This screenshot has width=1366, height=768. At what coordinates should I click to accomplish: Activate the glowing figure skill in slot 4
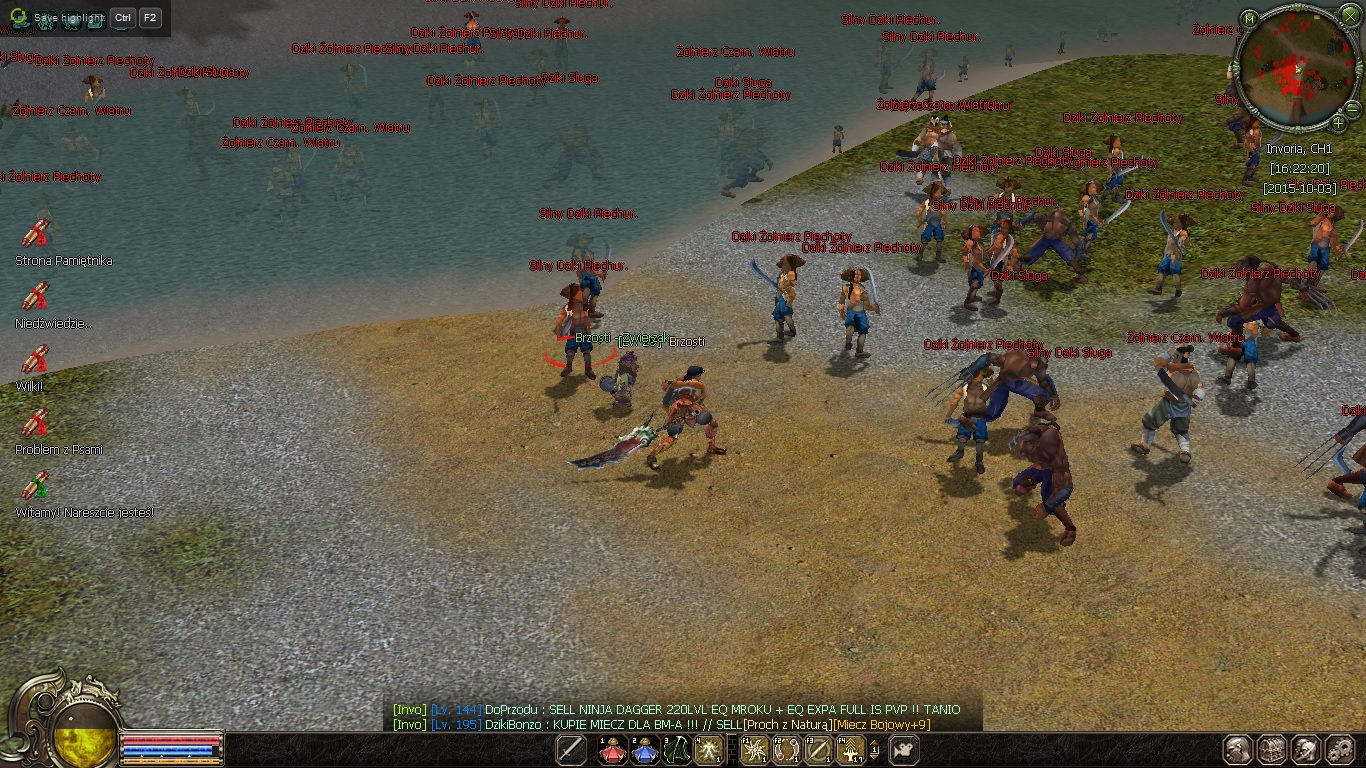(x=709, y=749)
